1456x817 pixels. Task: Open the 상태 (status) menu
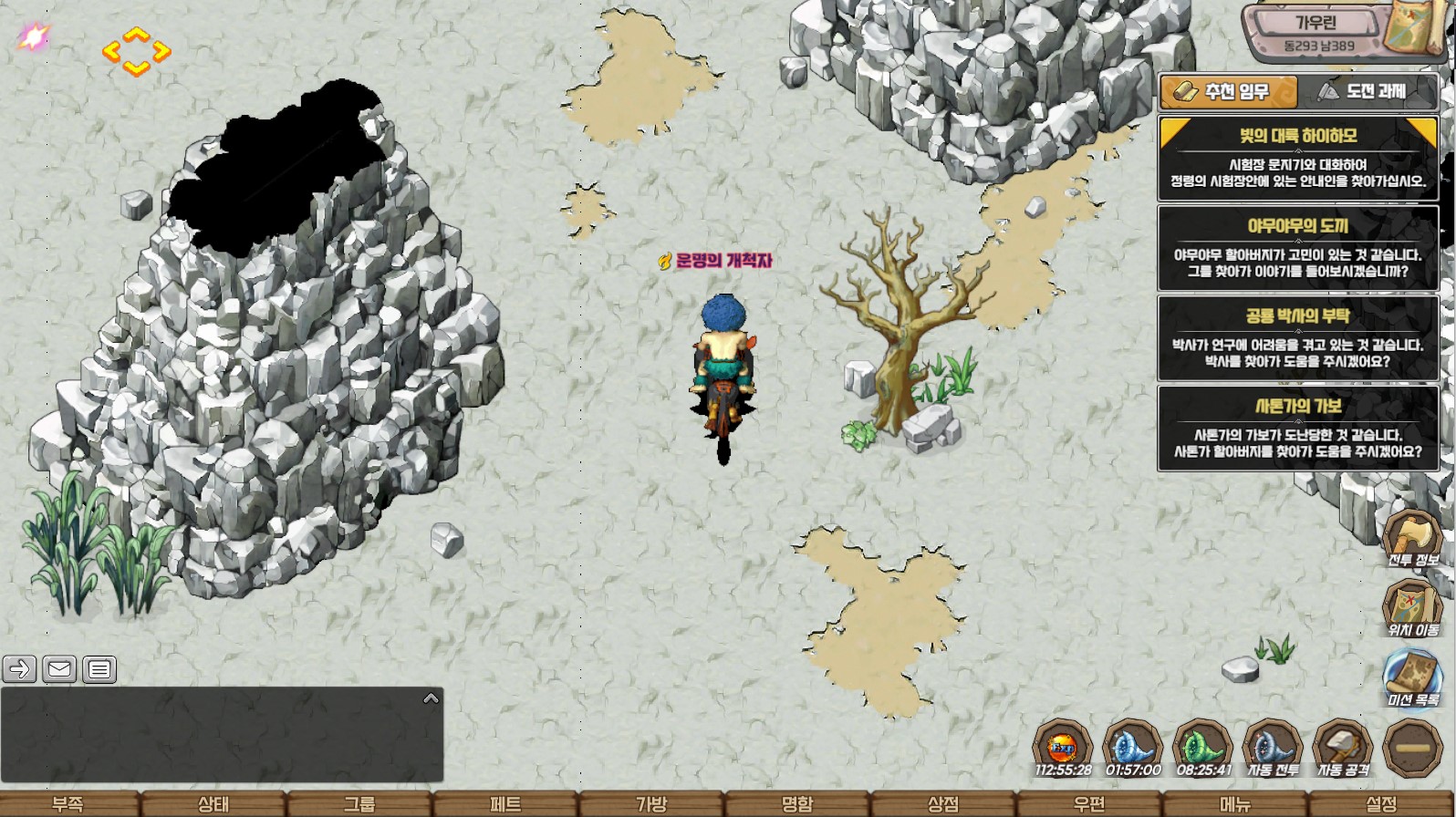tap(213, 803)
